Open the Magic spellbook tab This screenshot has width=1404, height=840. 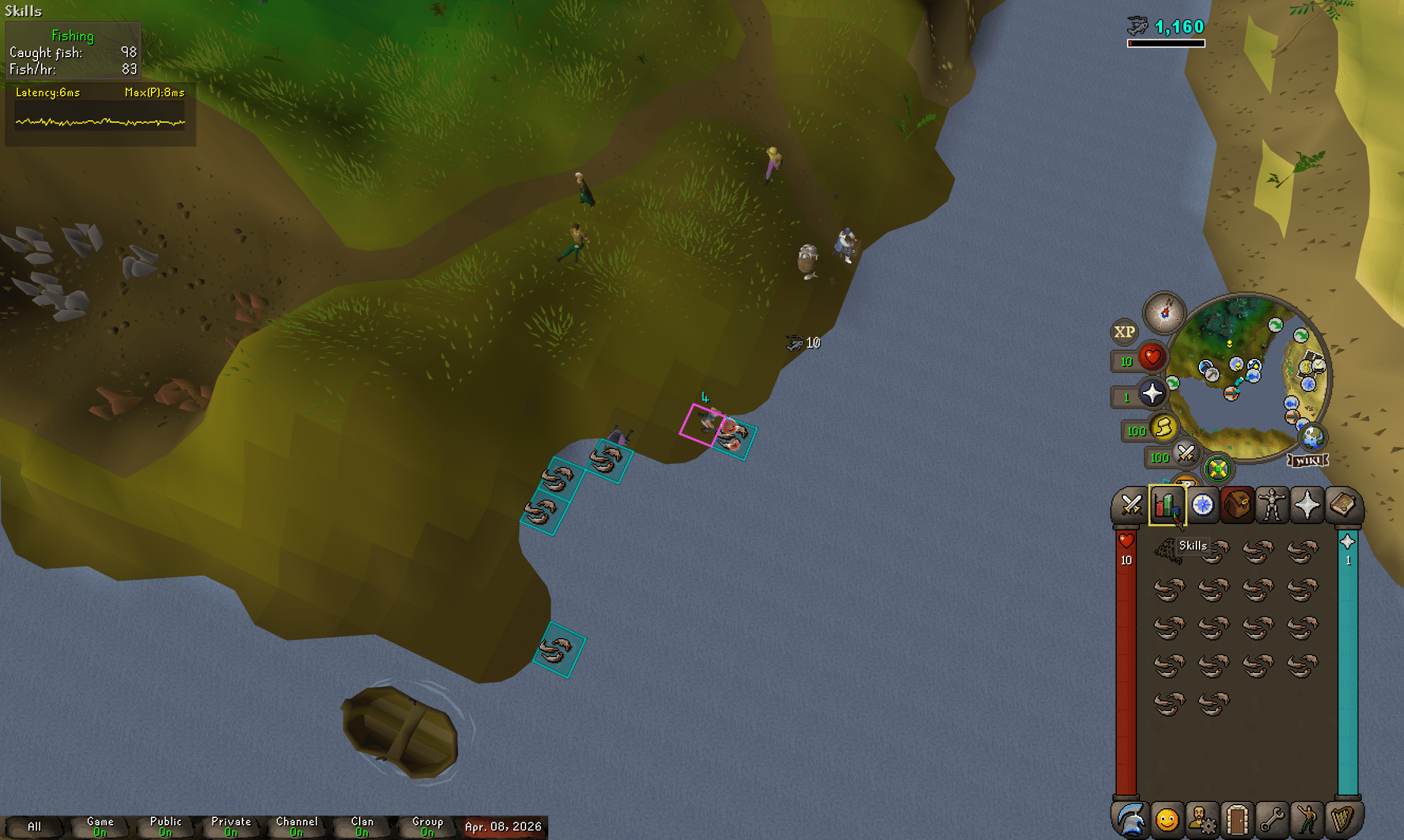pos(1343,506)
